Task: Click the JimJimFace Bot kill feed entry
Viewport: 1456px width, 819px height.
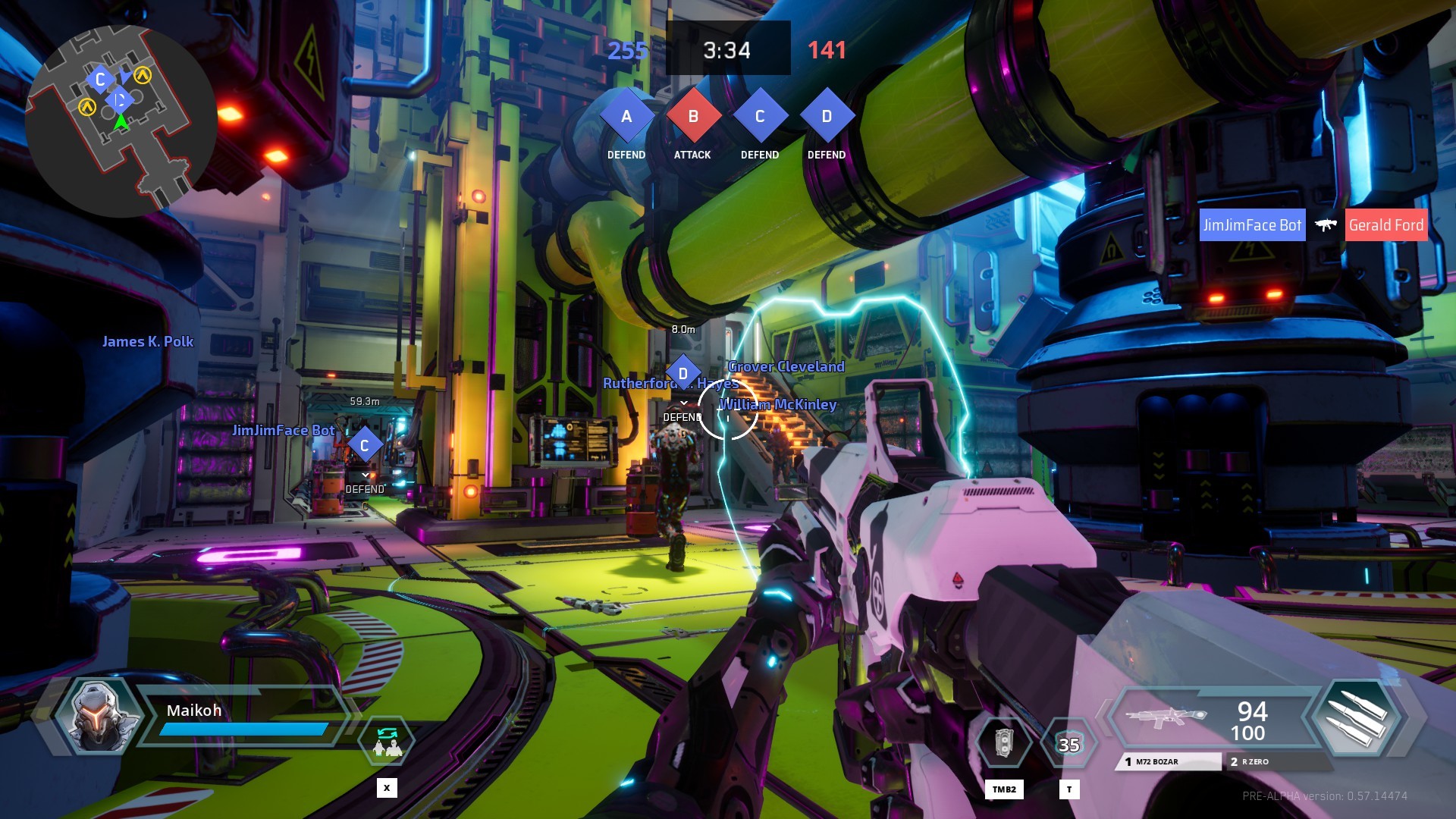Action: click(1252, 225)
